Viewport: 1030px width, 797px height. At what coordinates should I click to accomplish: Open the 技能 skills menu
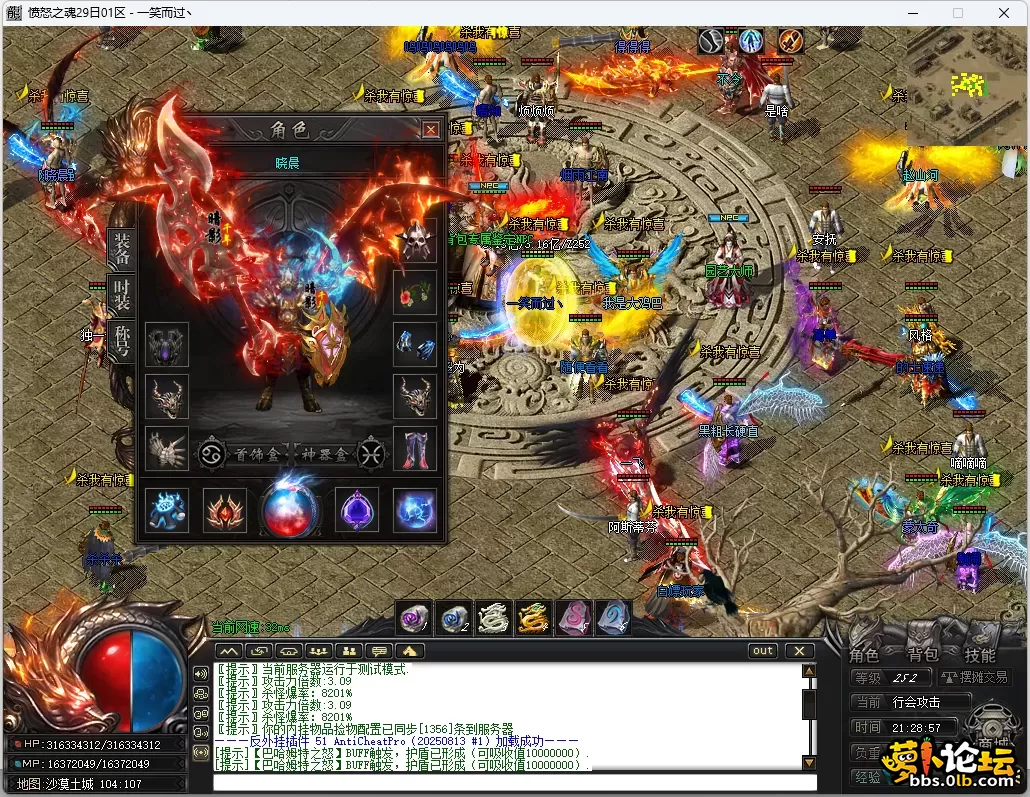[980, 655]
